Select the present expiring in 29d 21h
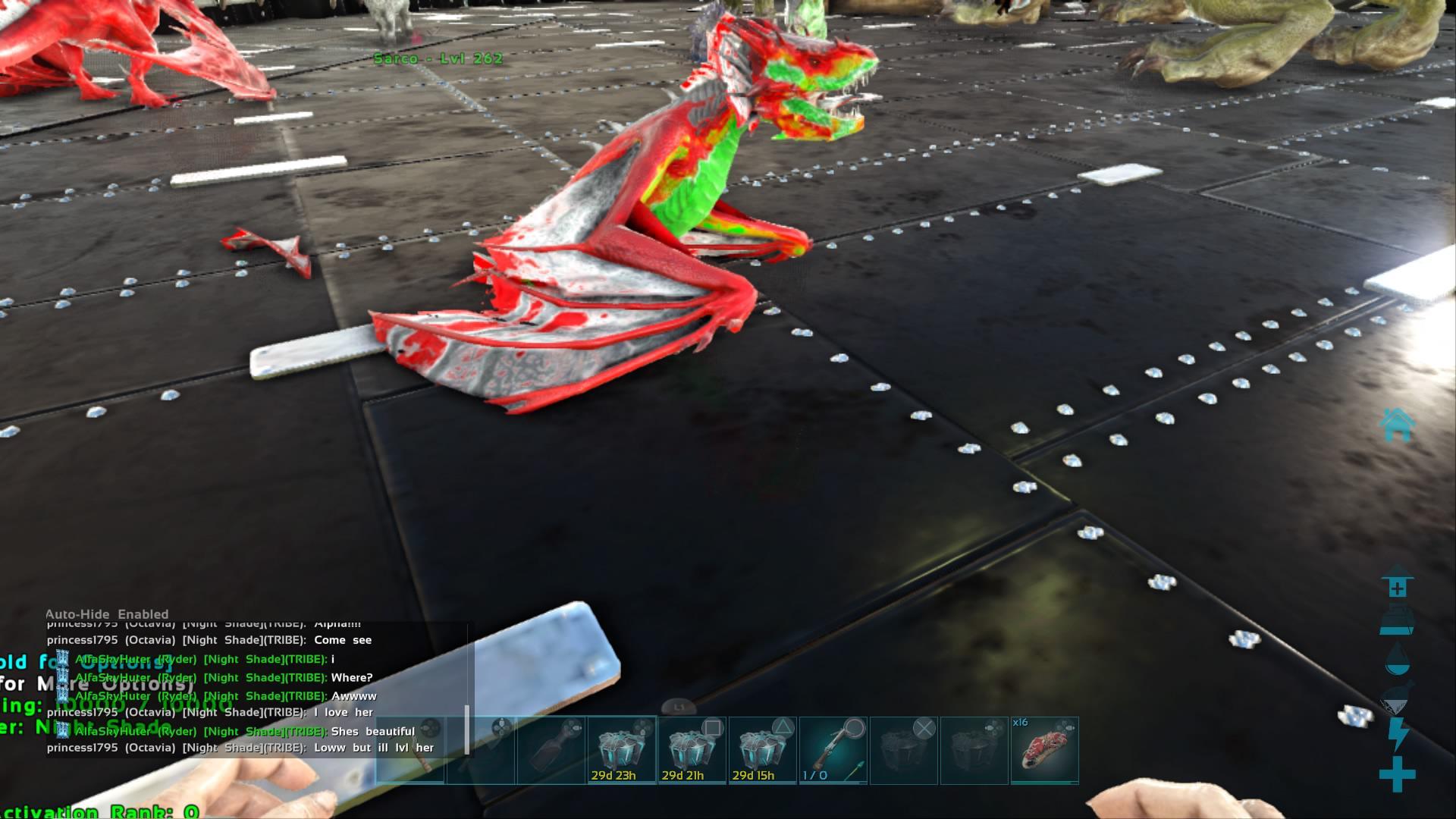Image resolution: width=1456 pixels, height=819 pixels. pyautogui.click(x=692, y=751)
